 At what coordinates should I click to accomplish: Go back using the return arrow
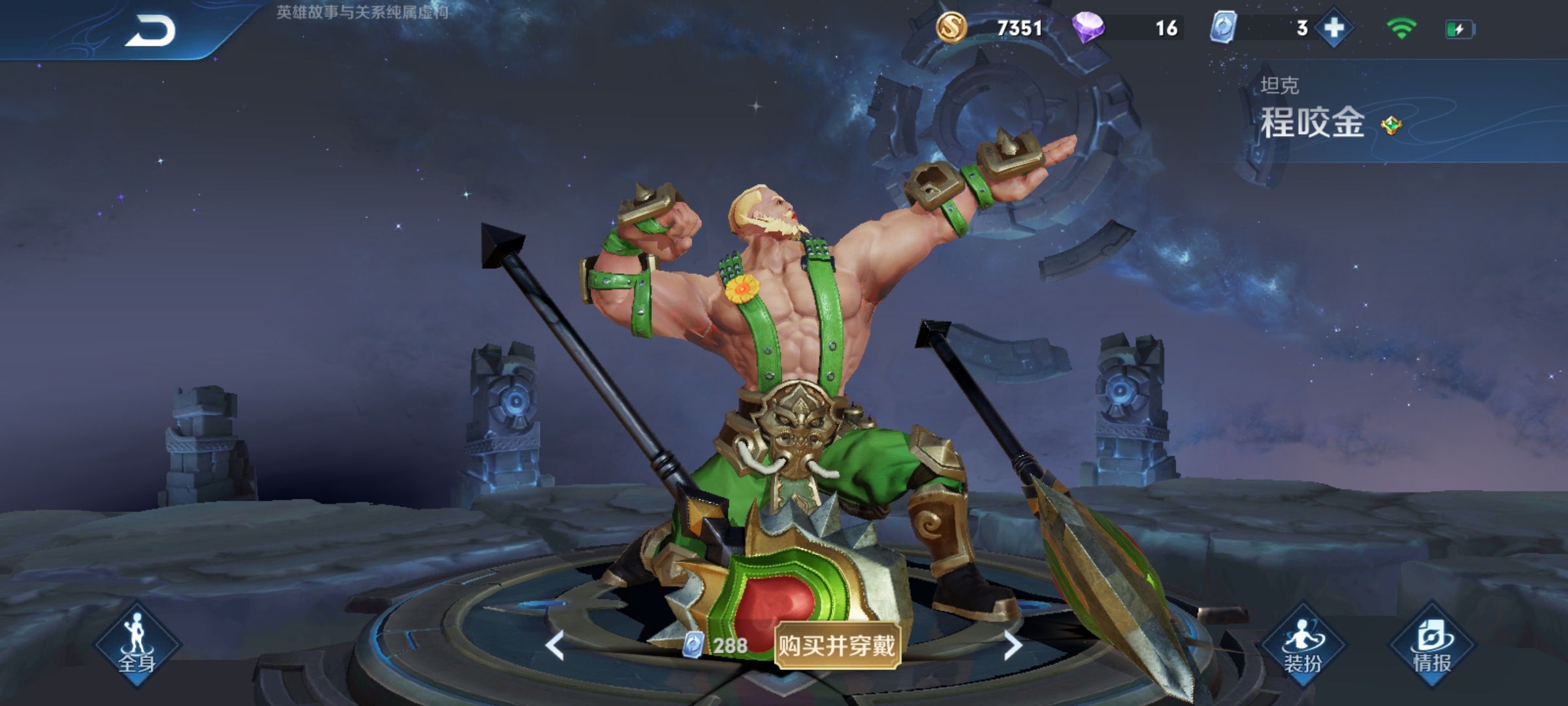150,31
